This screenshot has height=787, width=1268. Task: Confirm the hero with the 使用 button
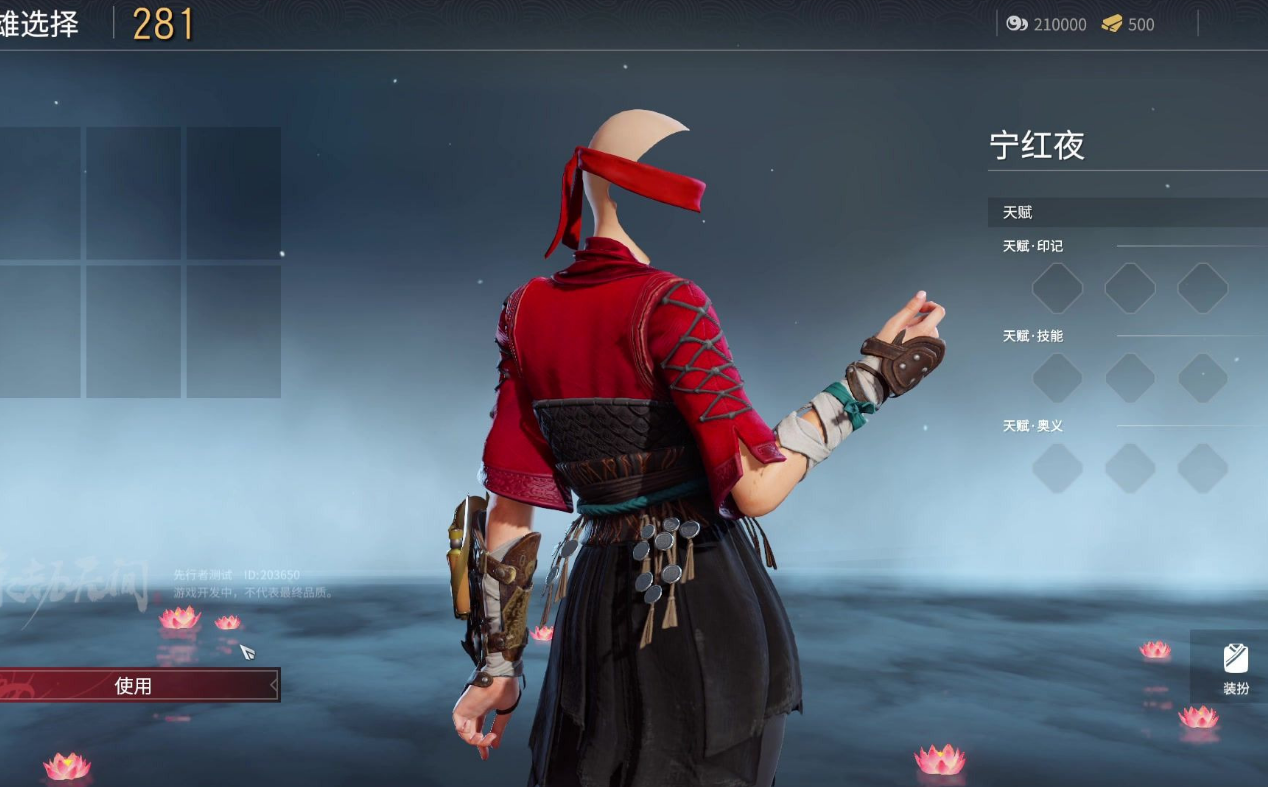click(135, 686)
